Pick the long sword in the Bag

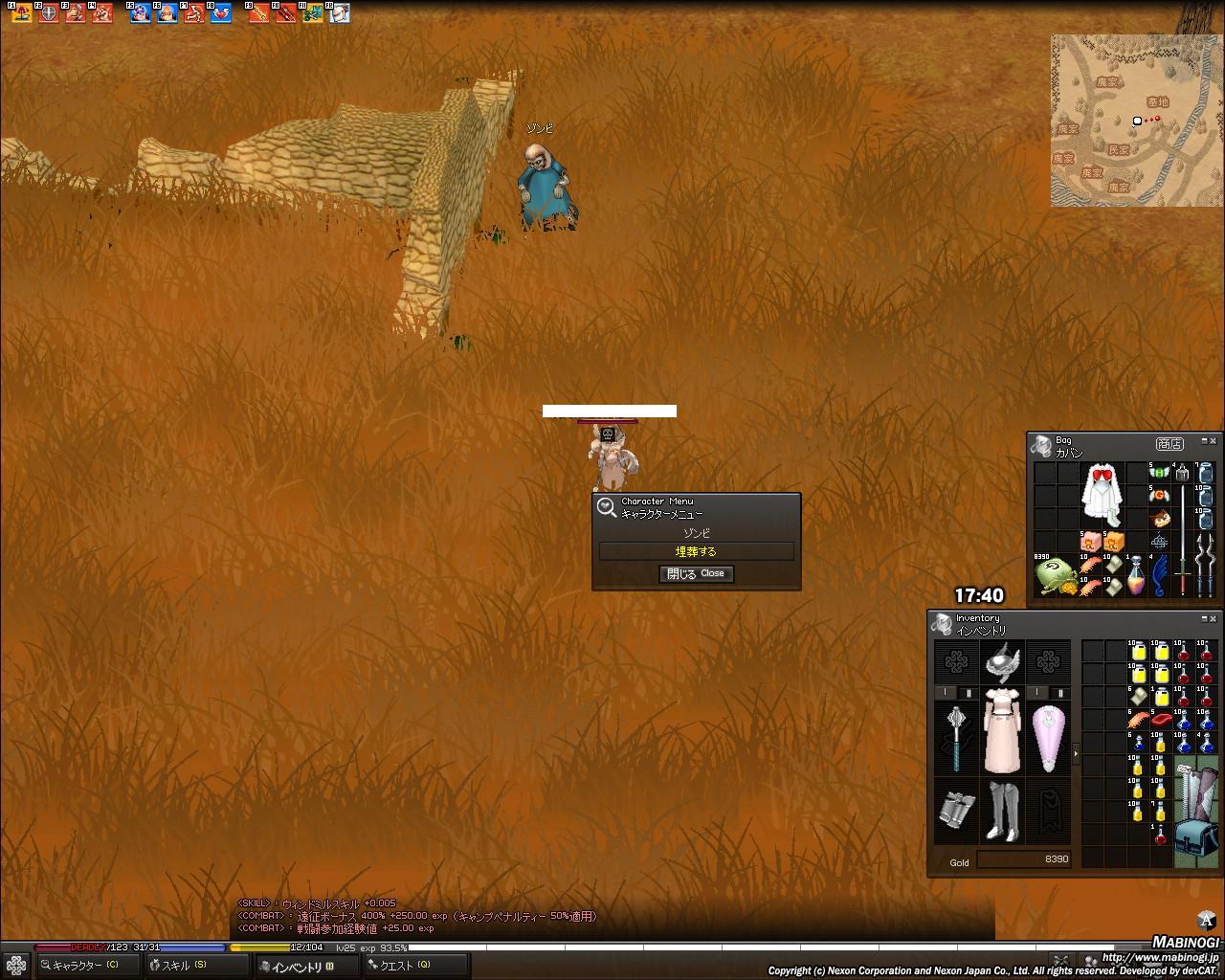pyautogui.click(x=1183, y=541)
